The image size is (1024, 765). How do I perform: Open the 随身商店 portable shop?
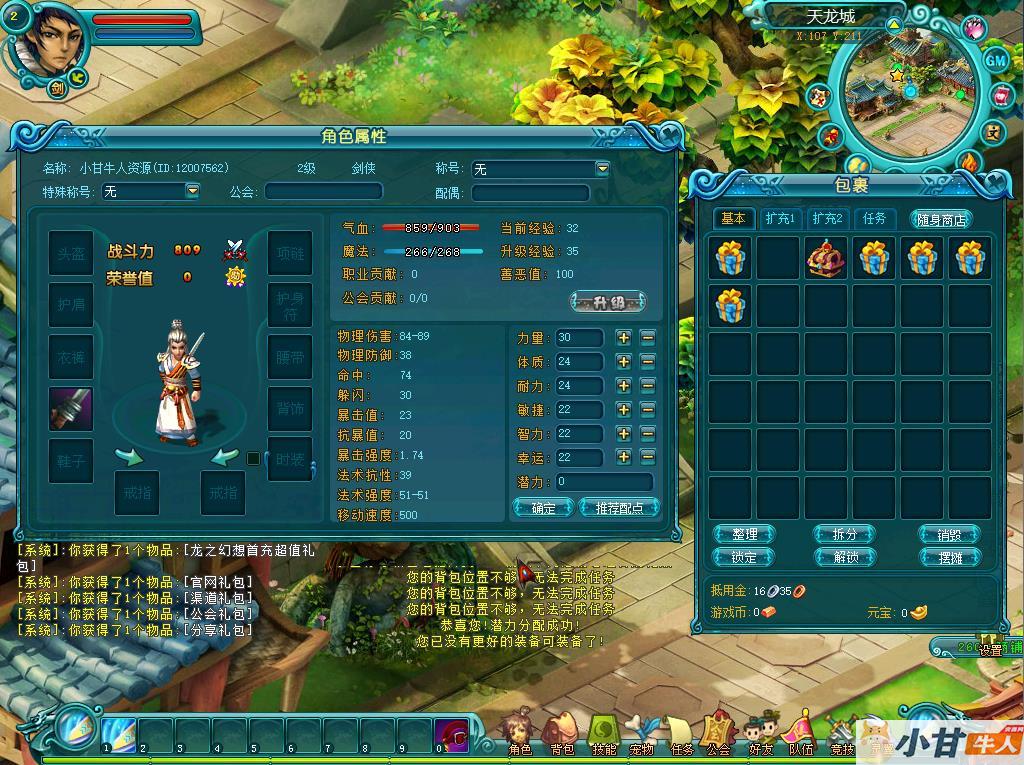coord(941,220)
